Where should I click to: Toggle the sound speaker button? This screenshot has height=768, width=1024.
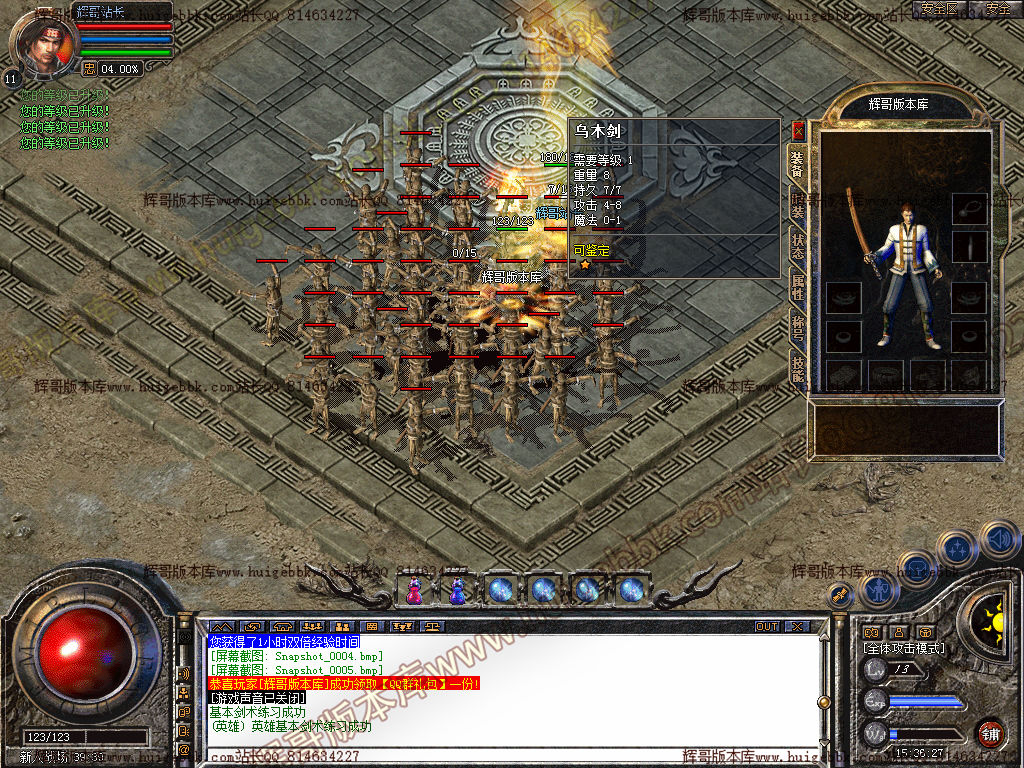pos(998,539)
